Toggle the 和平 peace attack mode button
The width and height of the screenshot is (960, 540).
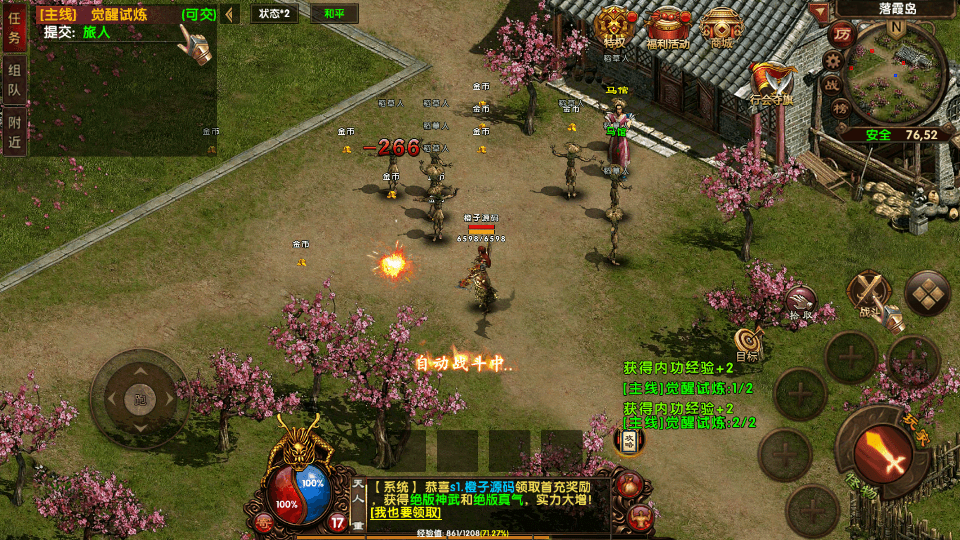307,14
